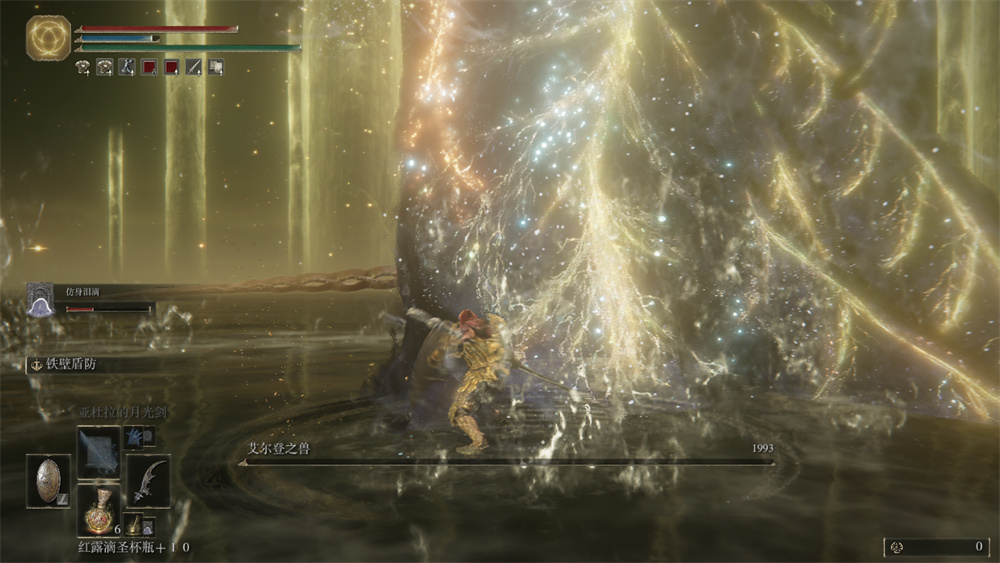This screenshot has height=563, width=1000.
Task: Inspect the running figure status icon
Action: click(126, 68)
